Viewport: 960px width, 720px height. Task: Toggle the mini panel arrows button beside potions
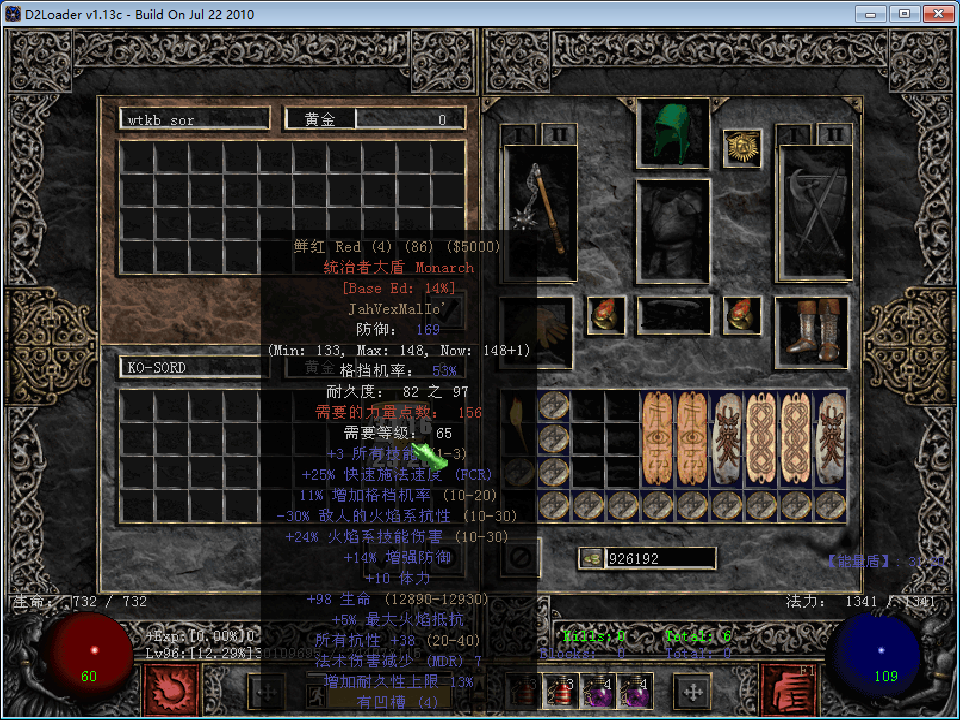(x=690, y=691)
